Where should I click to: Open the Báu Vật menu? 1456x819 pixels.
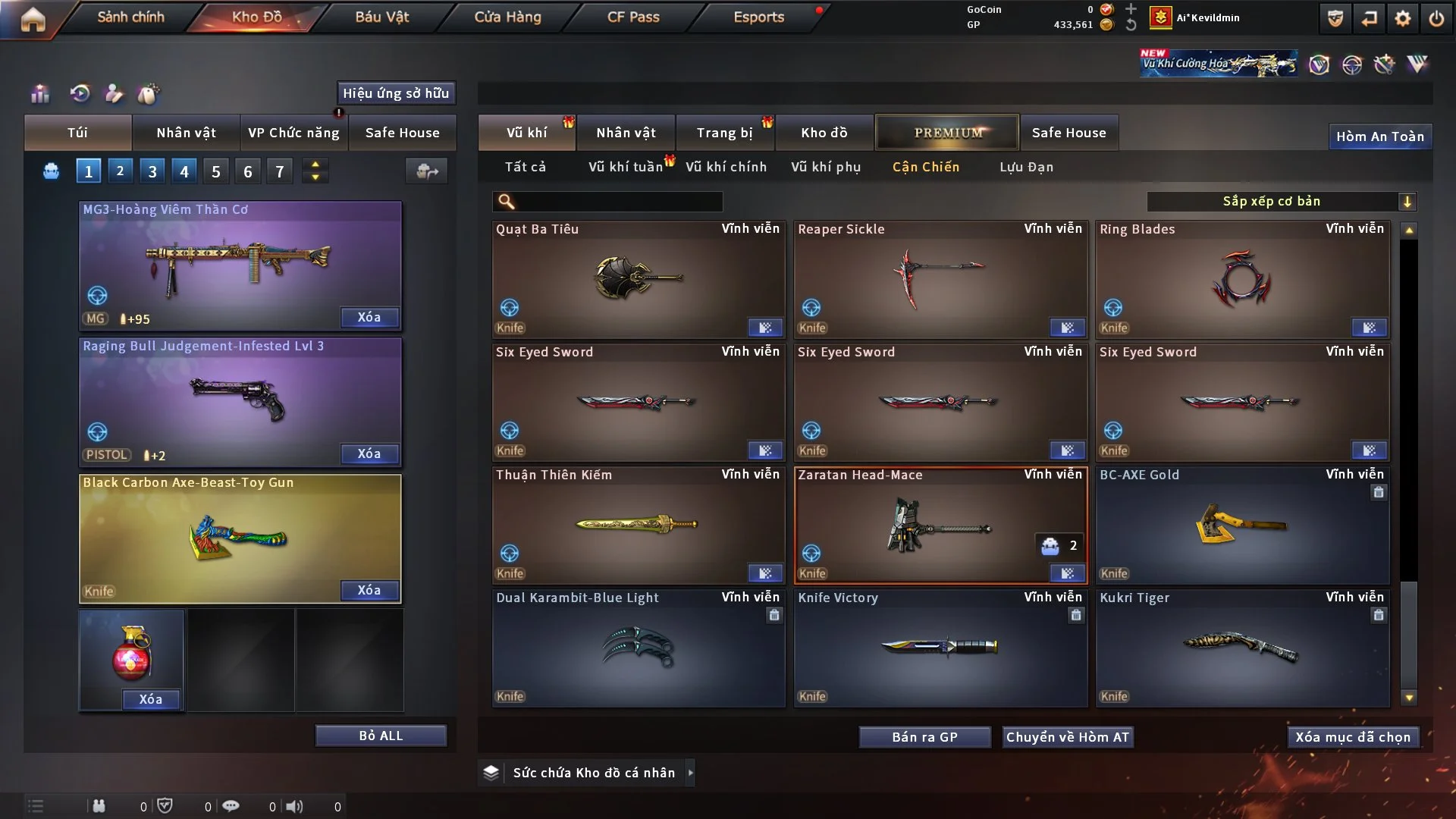click(381, 17)
